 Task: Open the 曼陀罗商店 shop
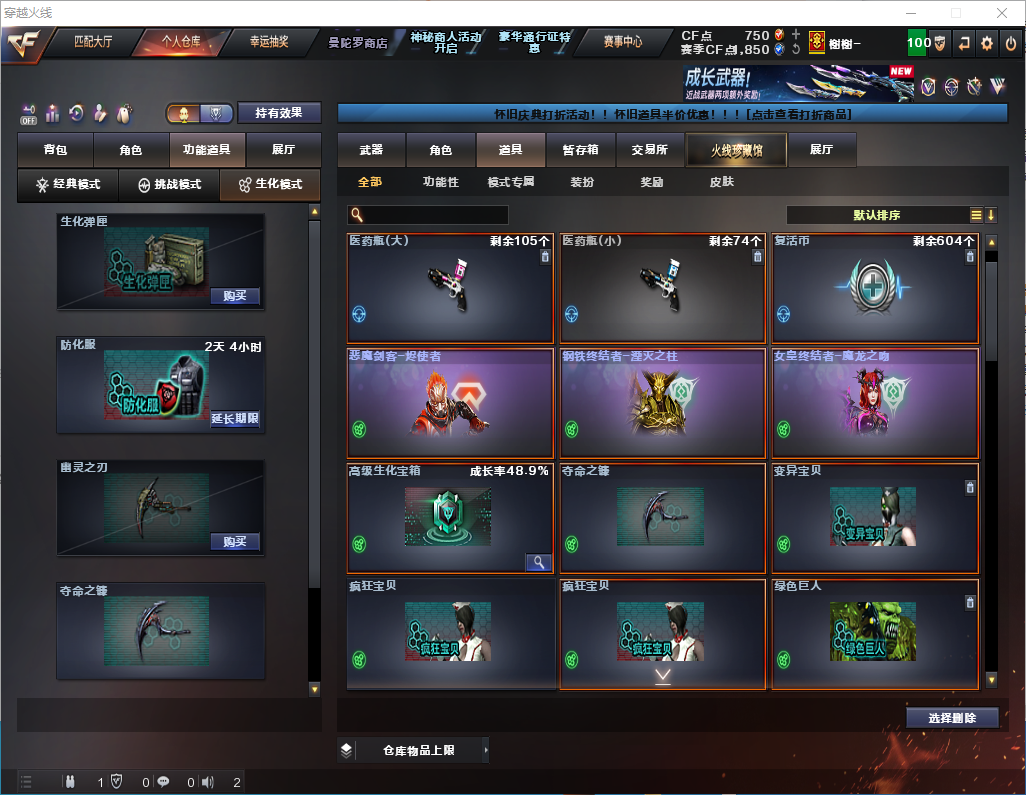tap(357, 43)
